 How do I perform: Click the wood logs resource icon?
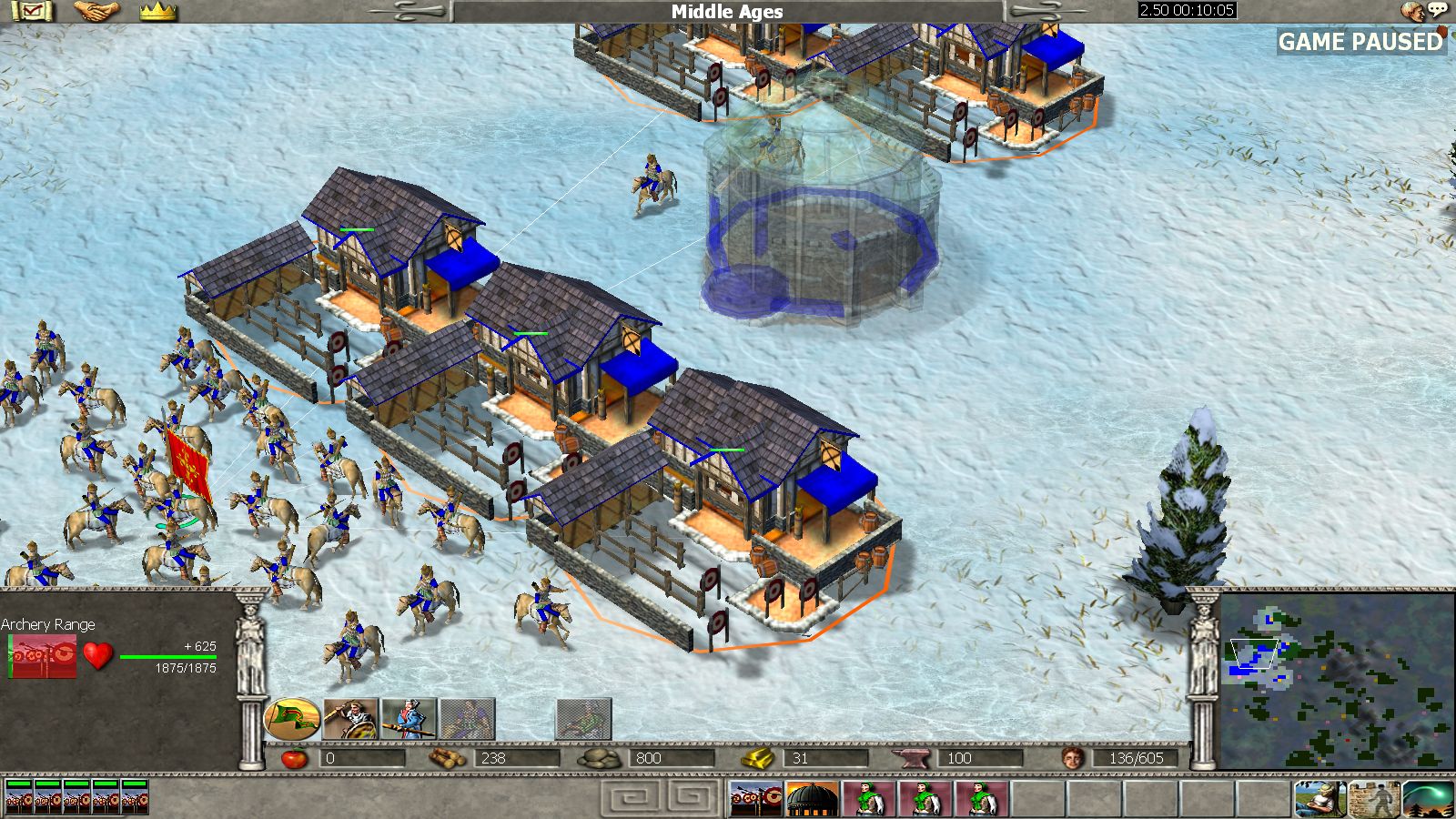pyautogui.click(x=448, y=758)
